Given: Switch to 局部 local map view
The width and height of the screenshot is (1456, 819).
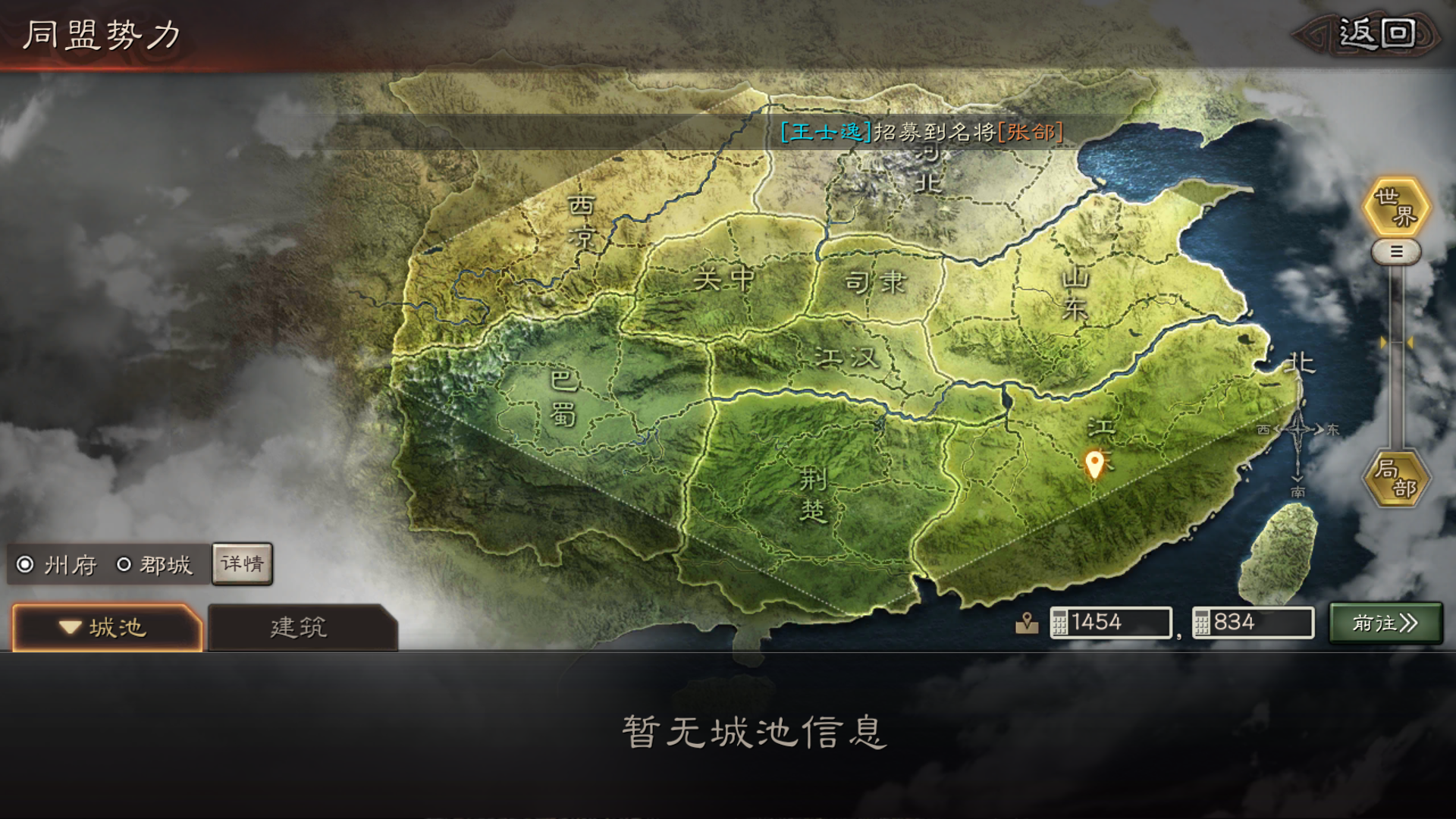Looking at the screenshot, I should point(1396,479).
